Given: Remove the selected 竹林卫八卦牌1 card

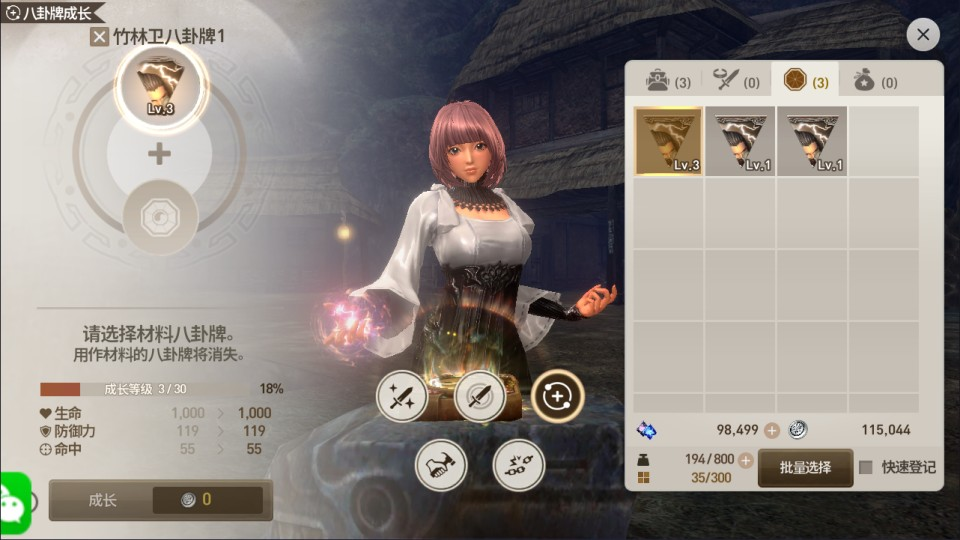Looking at the screenshot, I should [x=99, y=38].
